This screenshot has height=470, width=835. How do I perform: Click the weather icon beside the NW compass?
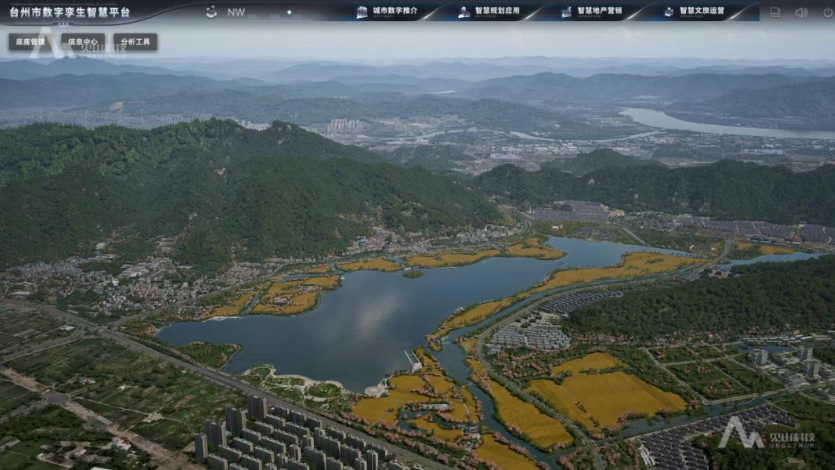211,12
